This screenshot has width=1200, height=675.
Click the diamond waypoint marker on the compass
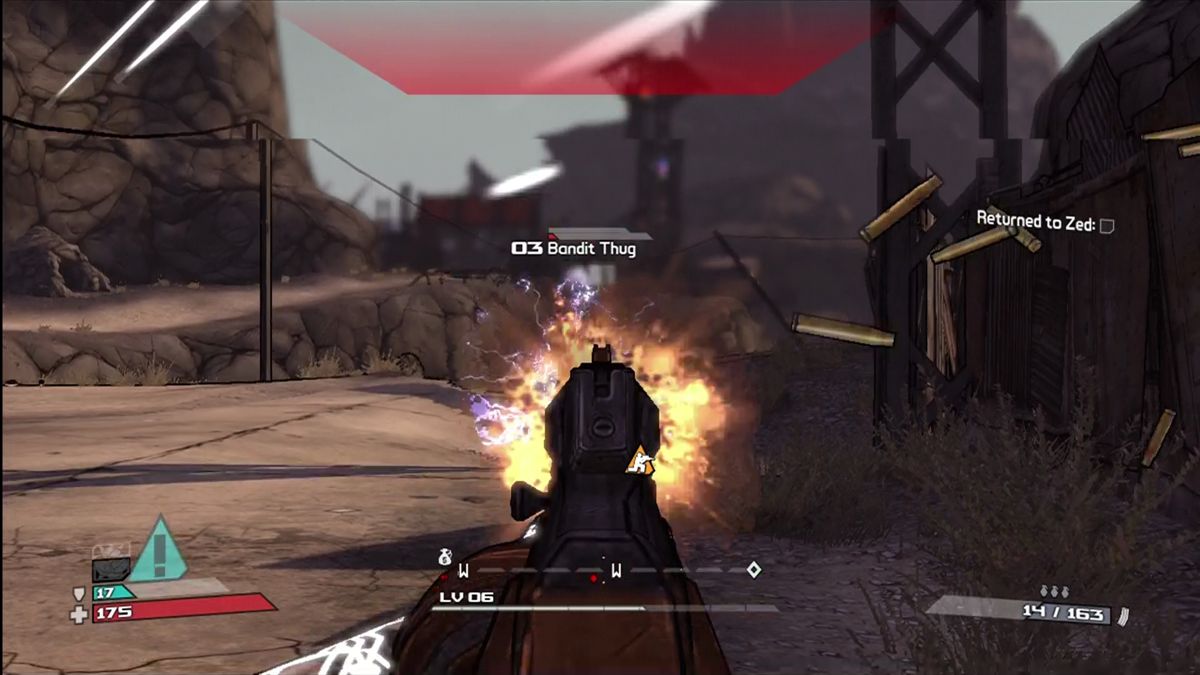pyautogui.click(x=754, y=569)
